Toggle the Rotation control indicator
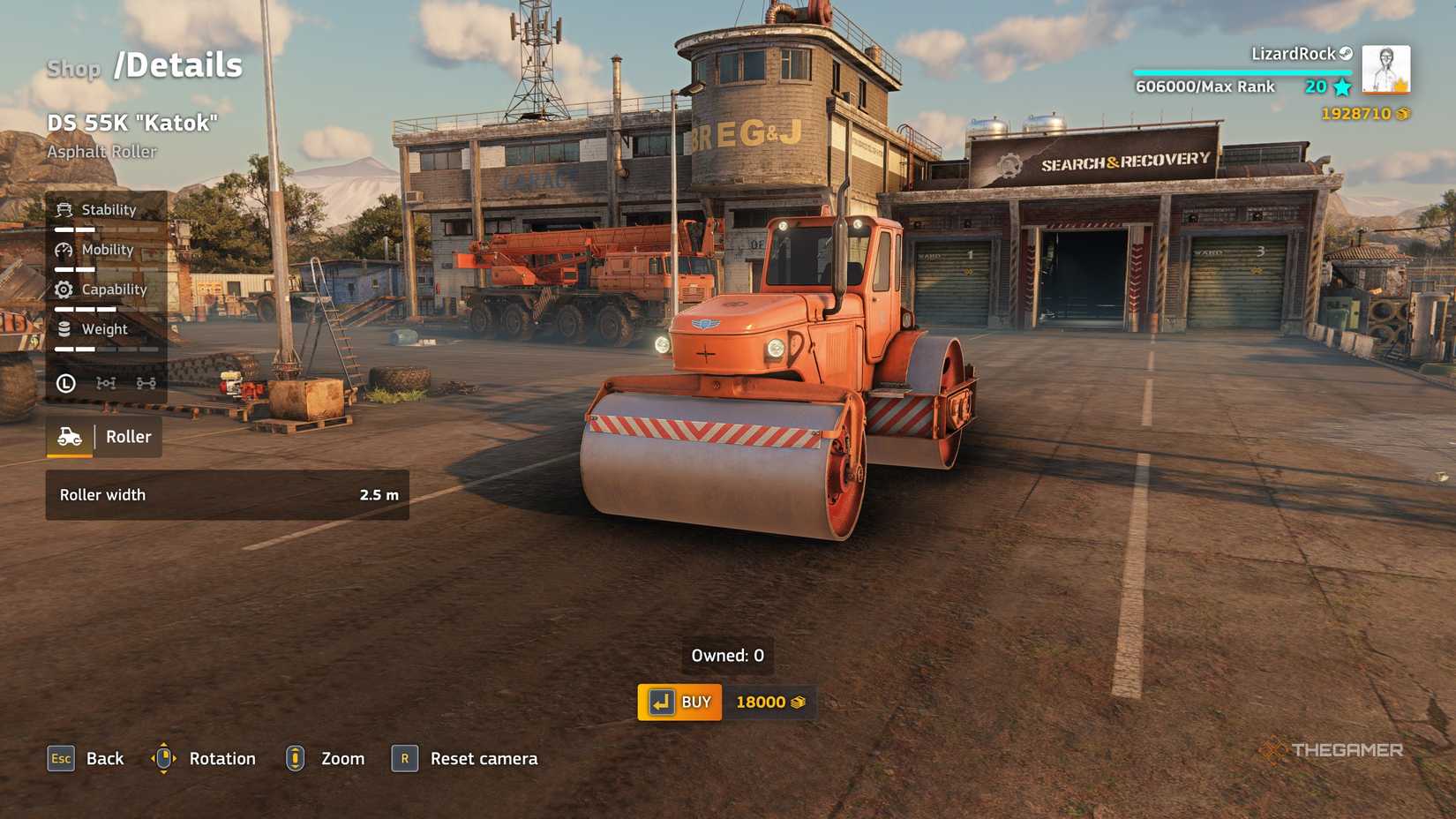This screenshot has width=1456, height=819. click(165, 758)
